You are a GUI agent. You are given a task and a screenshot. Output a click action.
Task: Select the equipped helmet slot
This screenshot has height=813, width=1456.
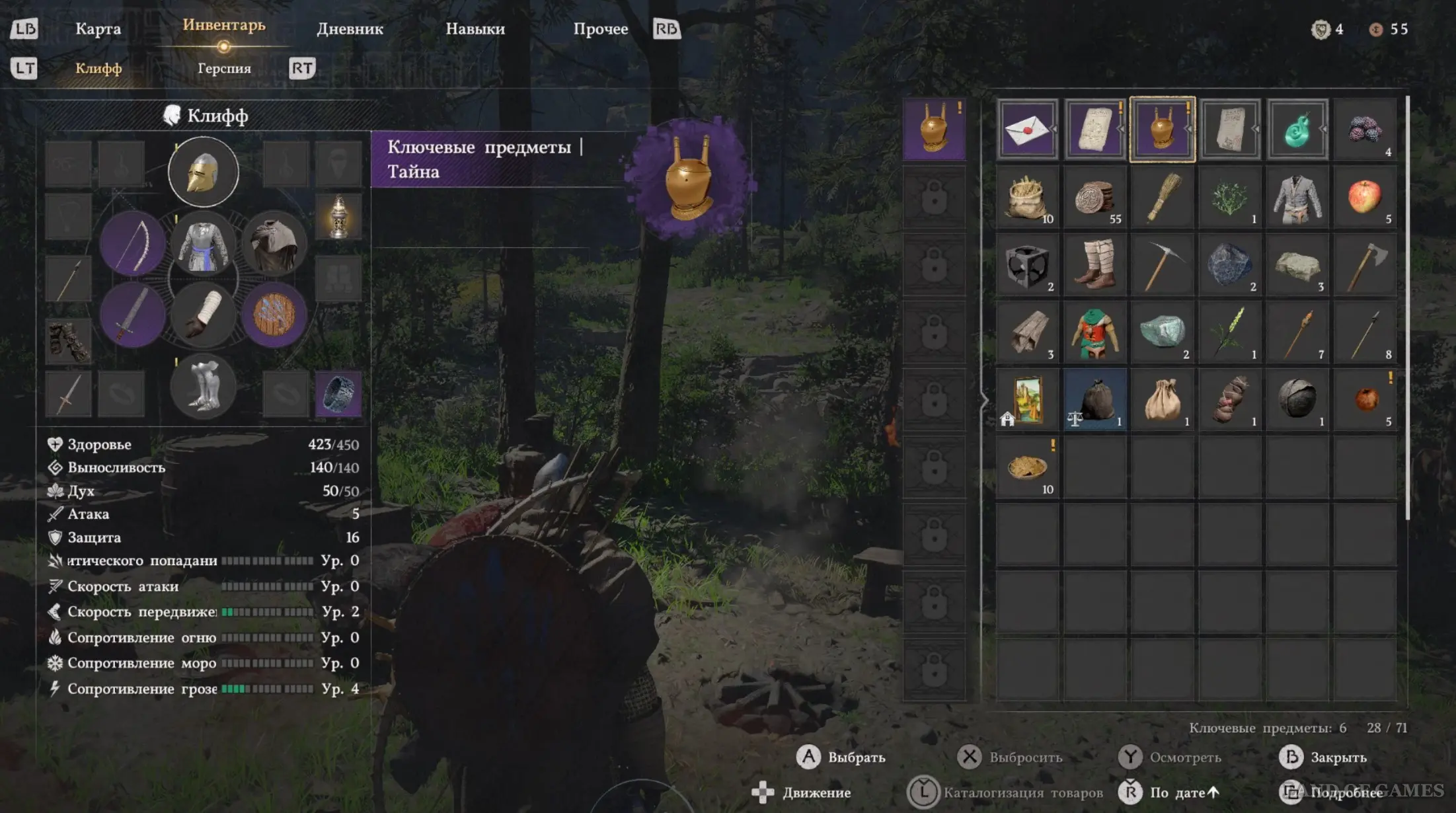(x=203, y=173)
